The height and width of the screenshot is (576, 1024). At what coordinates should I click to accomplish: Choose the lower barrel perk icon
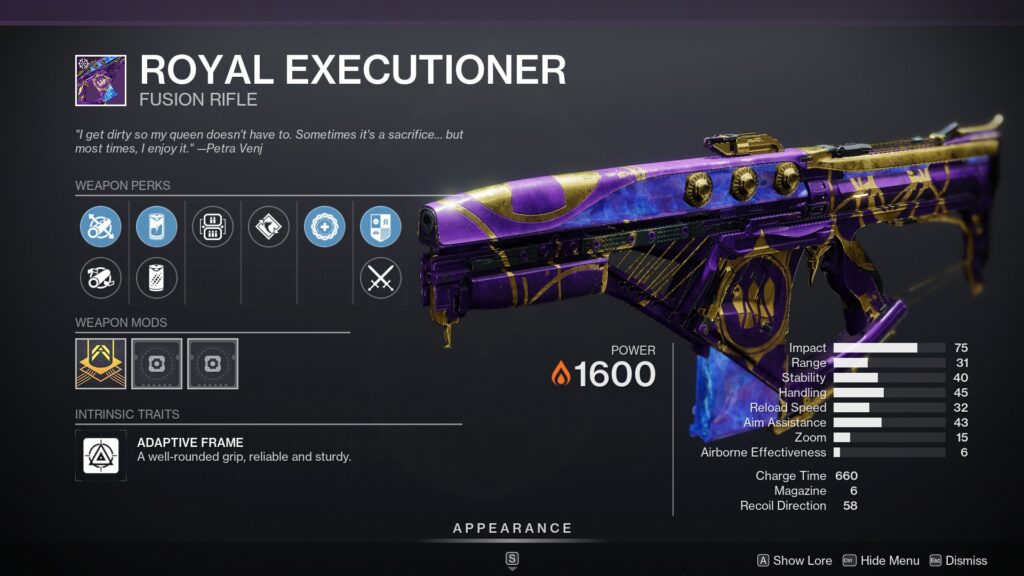101,278
